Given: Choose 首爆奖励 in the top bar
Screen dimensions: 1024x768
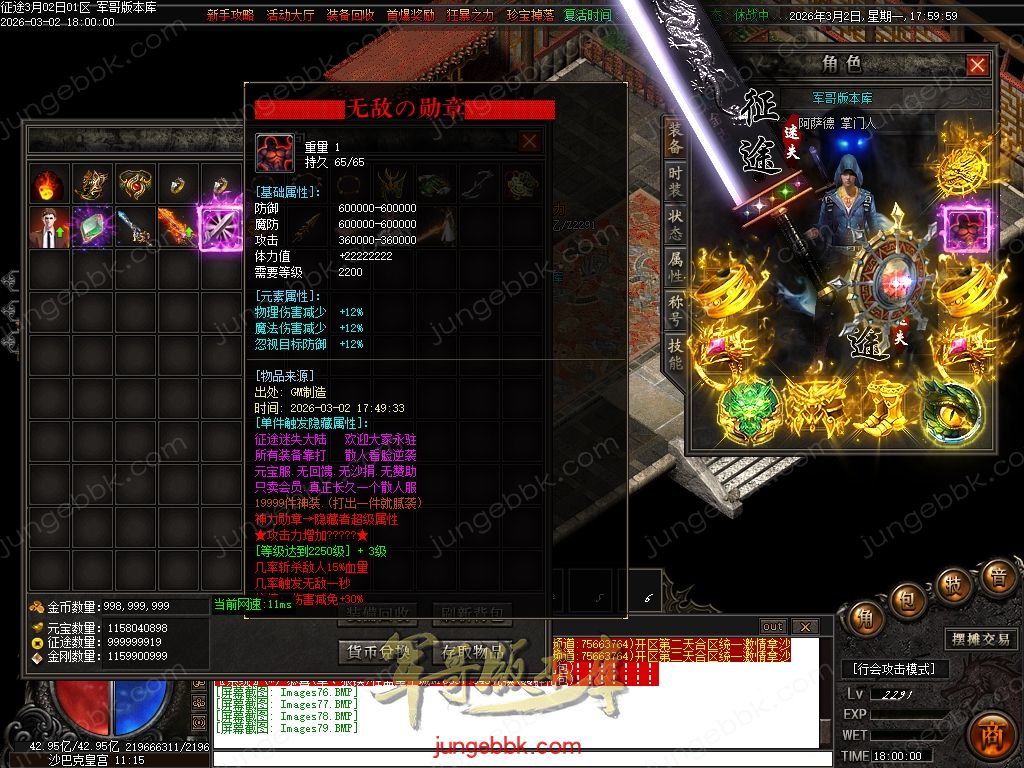Looking at the screenshot, I should (x=409, y=15).
